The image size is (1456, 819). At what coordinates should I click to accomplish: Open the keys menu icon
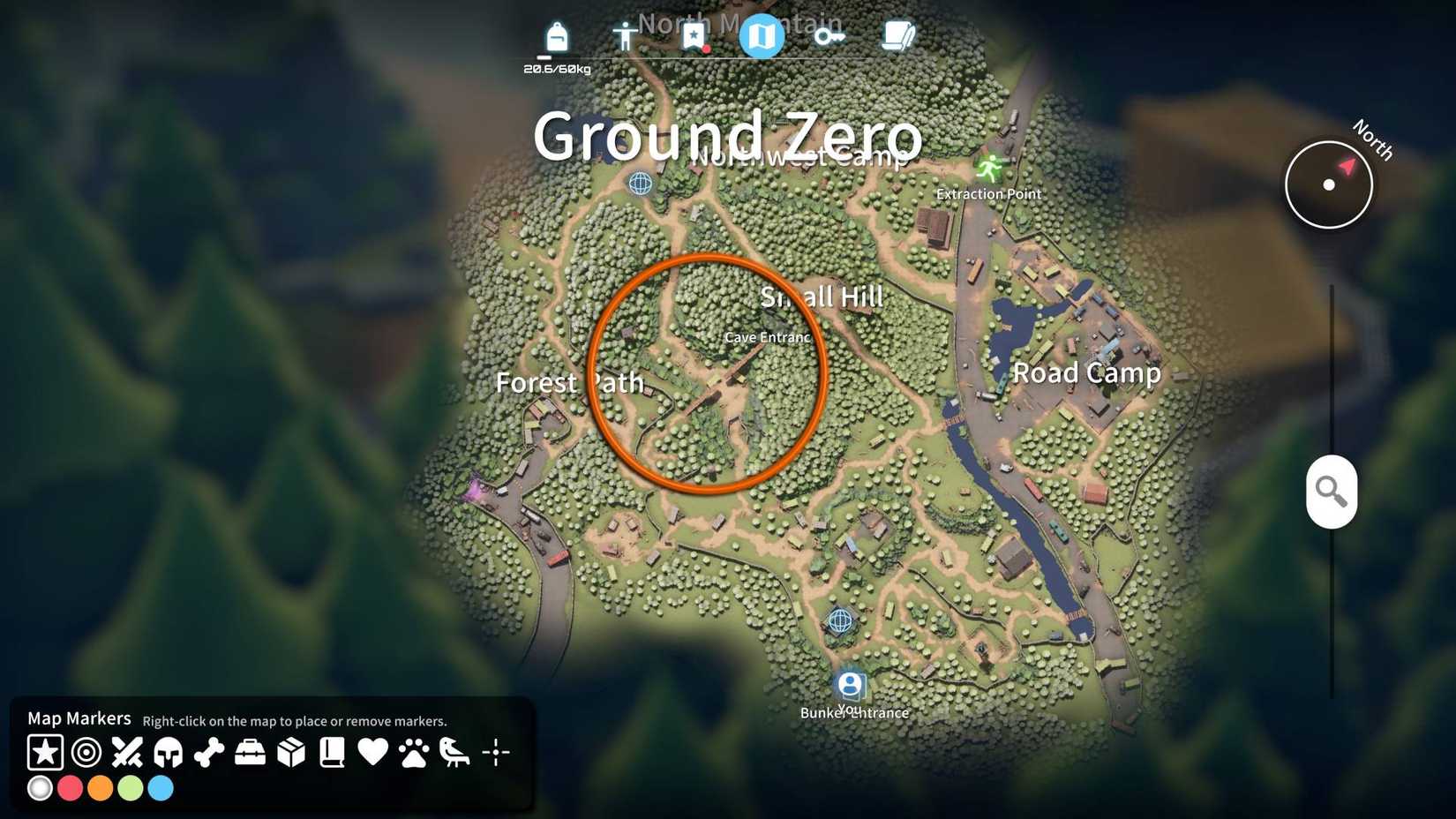click(829, 37)
